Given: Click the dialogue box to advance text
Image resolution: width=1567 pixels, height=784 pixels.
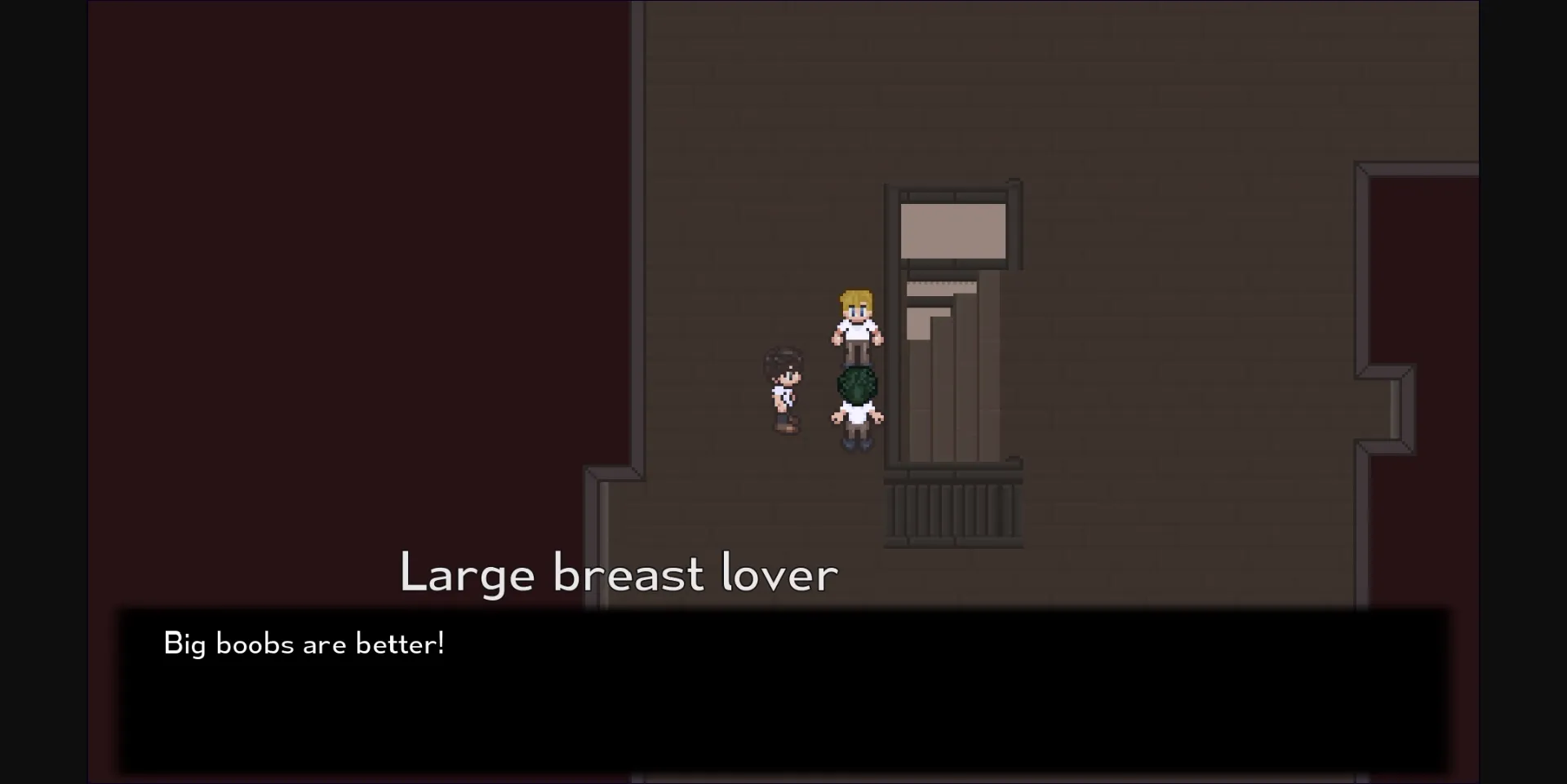Looking at the screenshot, I should point(783,689).
